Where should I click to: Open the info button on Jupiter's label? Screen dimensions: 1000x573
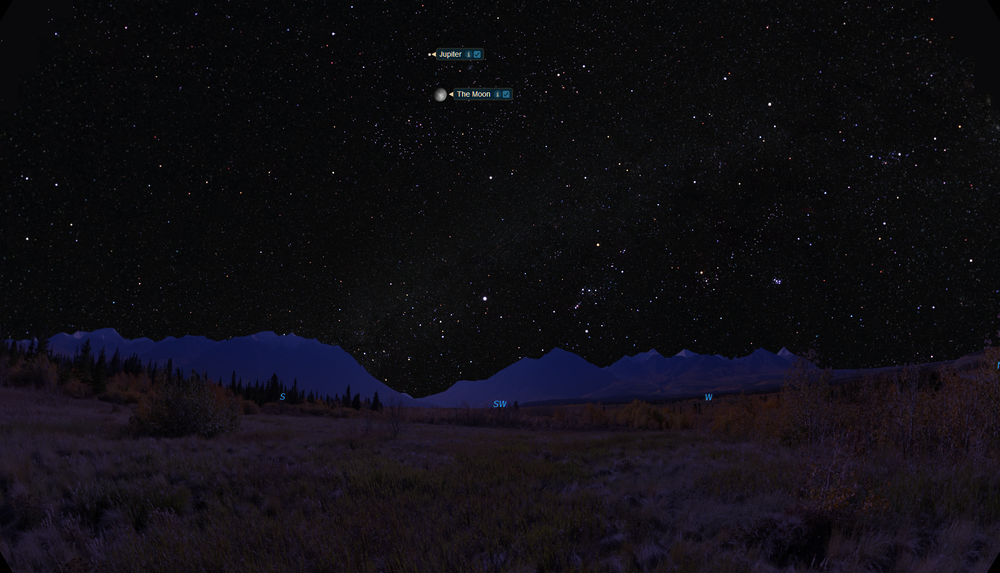[x=468, y=54]
